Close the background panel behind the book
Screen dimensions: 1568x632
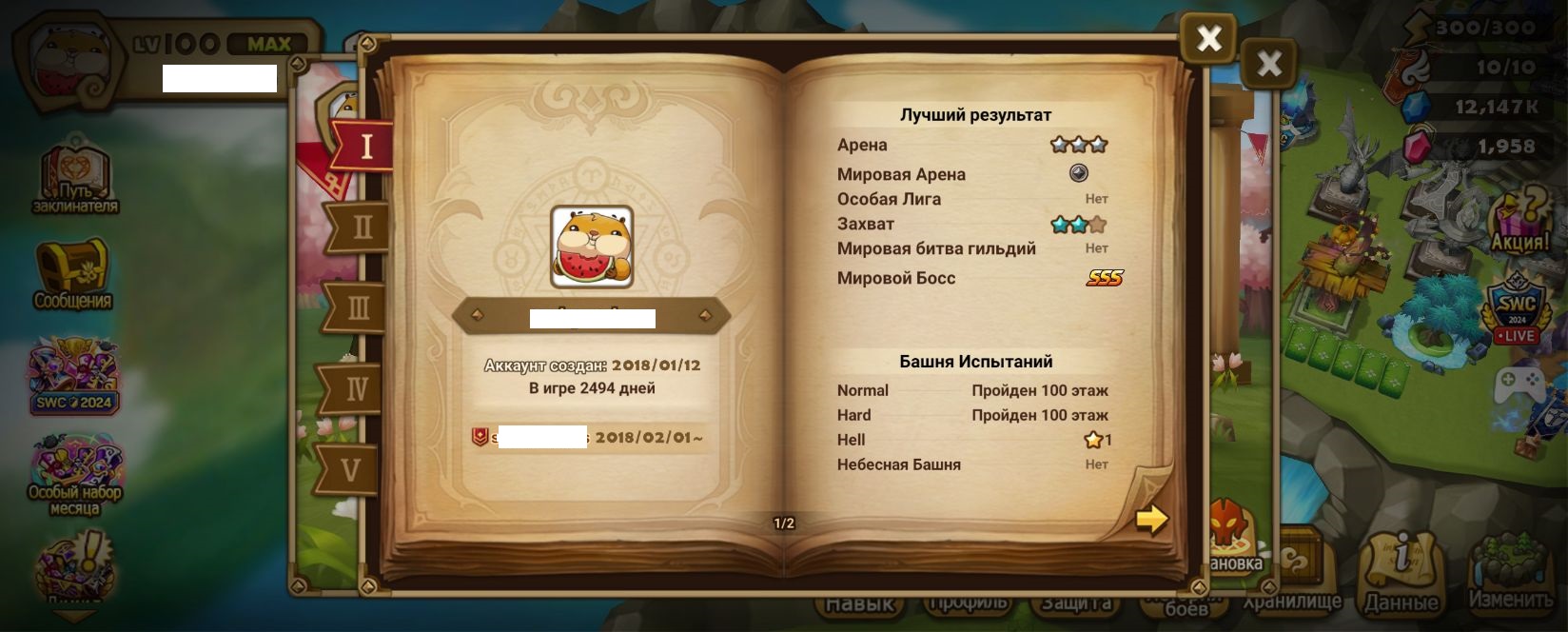pyautogui.click(x=1269, y=65)
